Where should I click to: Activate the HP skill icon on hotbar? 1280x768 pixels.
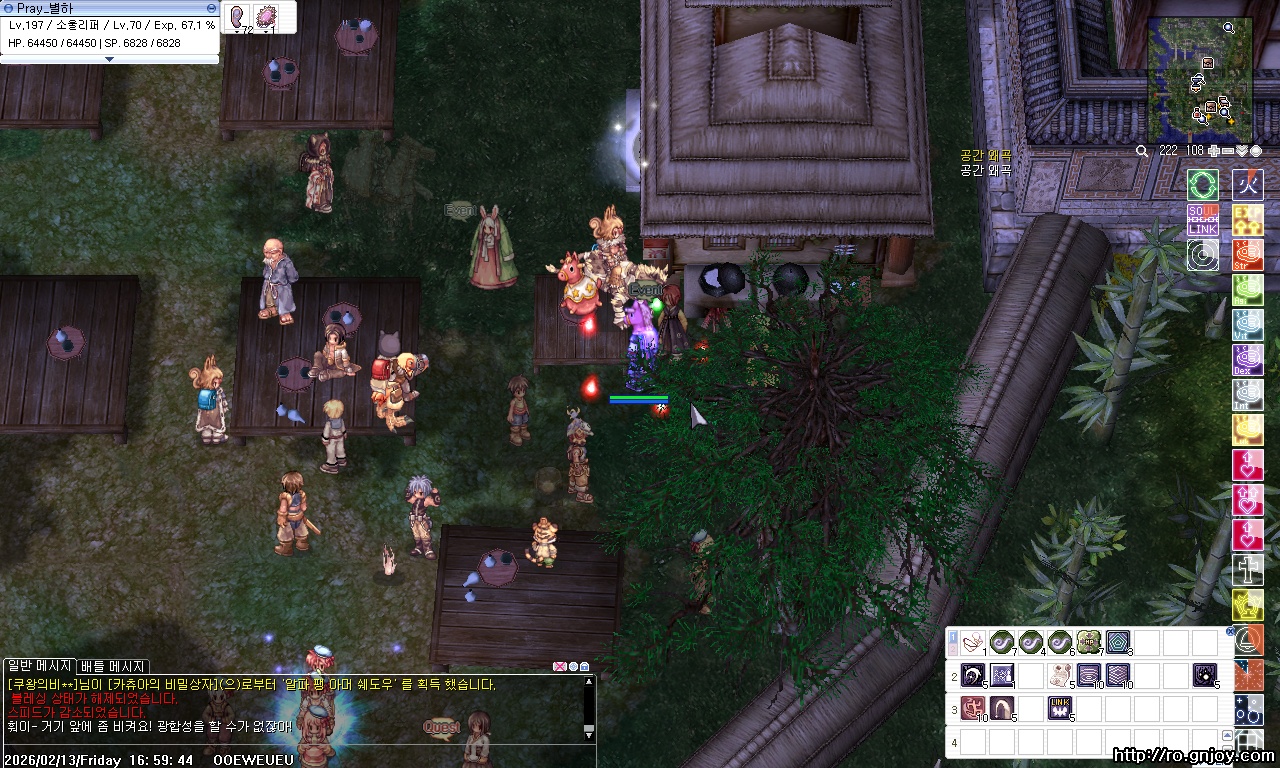[x=1089, y=642]
